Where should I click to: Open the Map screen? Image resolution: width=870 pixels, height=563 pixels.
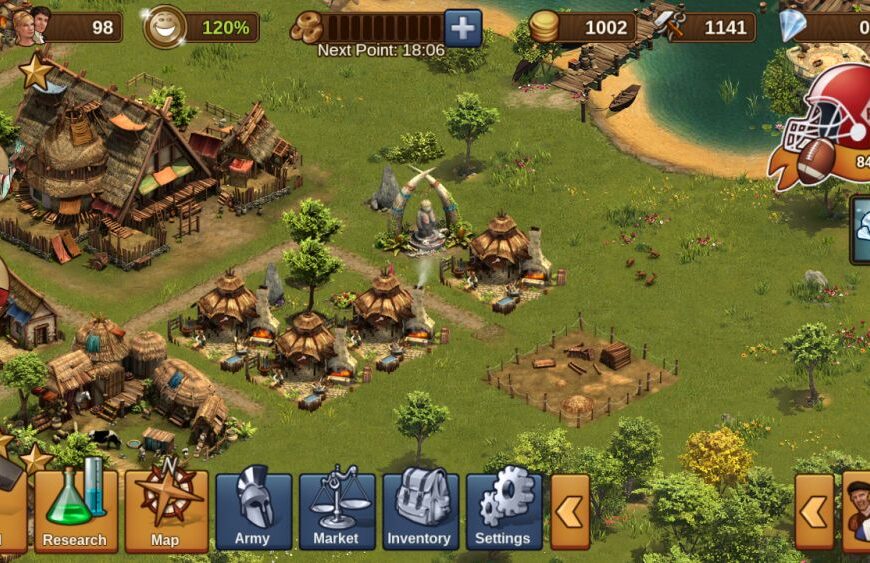[166, 511]
